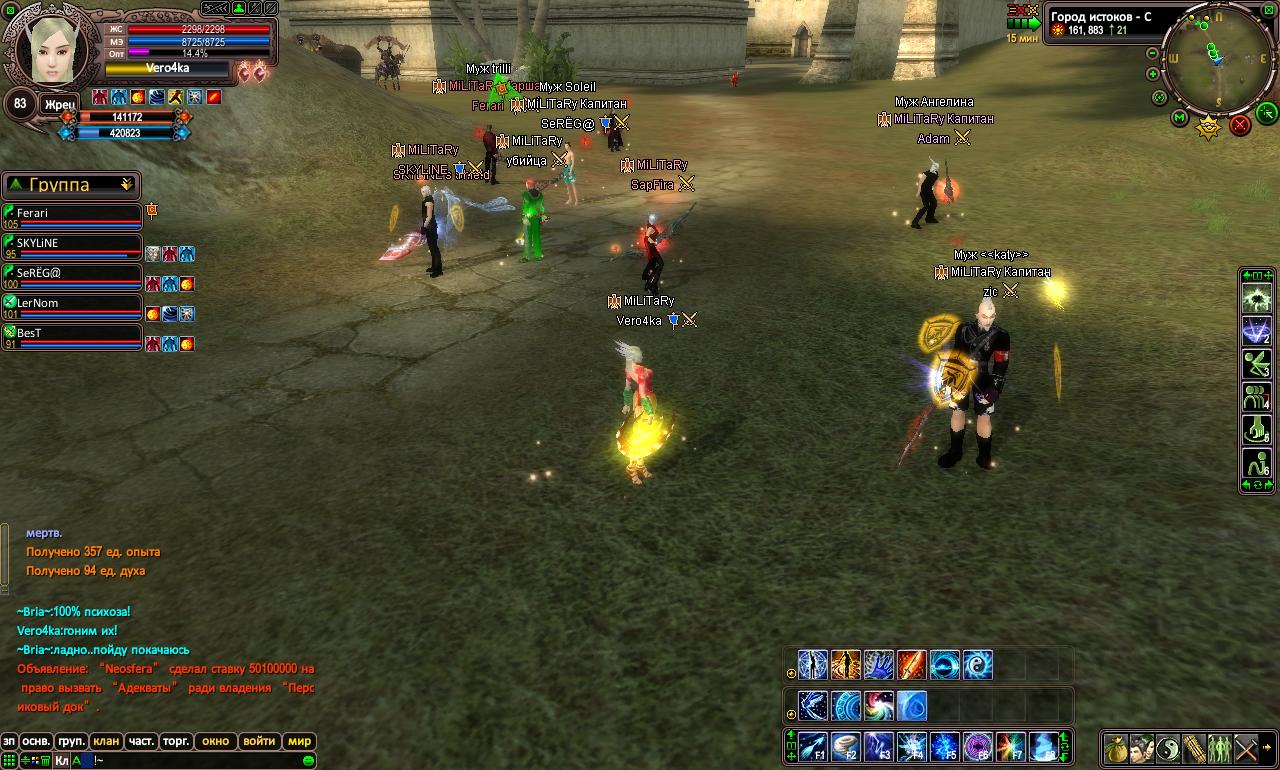Zoom in the minimap with plus button

coord(1153,74)
